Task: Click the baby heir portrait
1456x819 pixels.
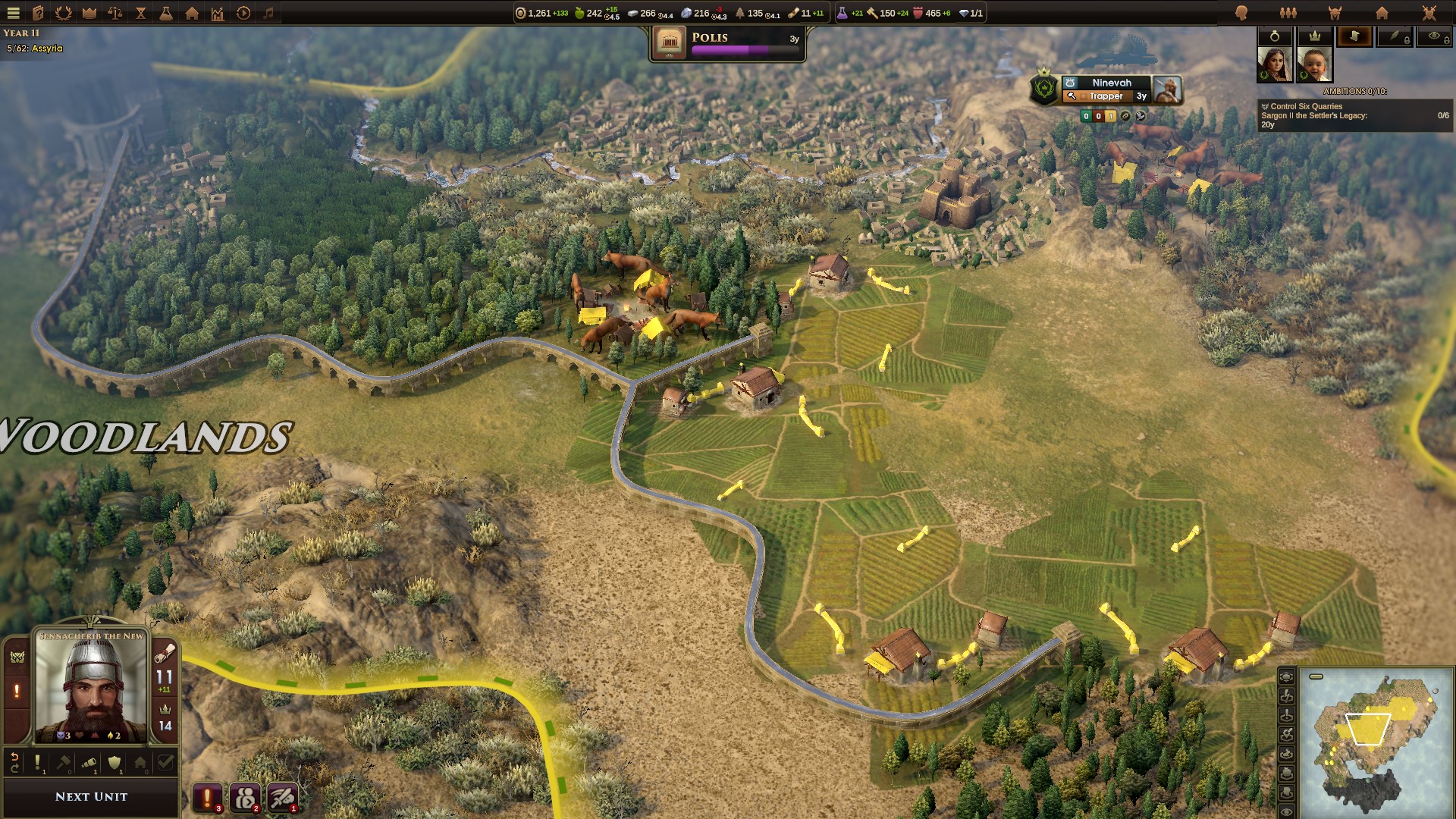Action: 1314,64
